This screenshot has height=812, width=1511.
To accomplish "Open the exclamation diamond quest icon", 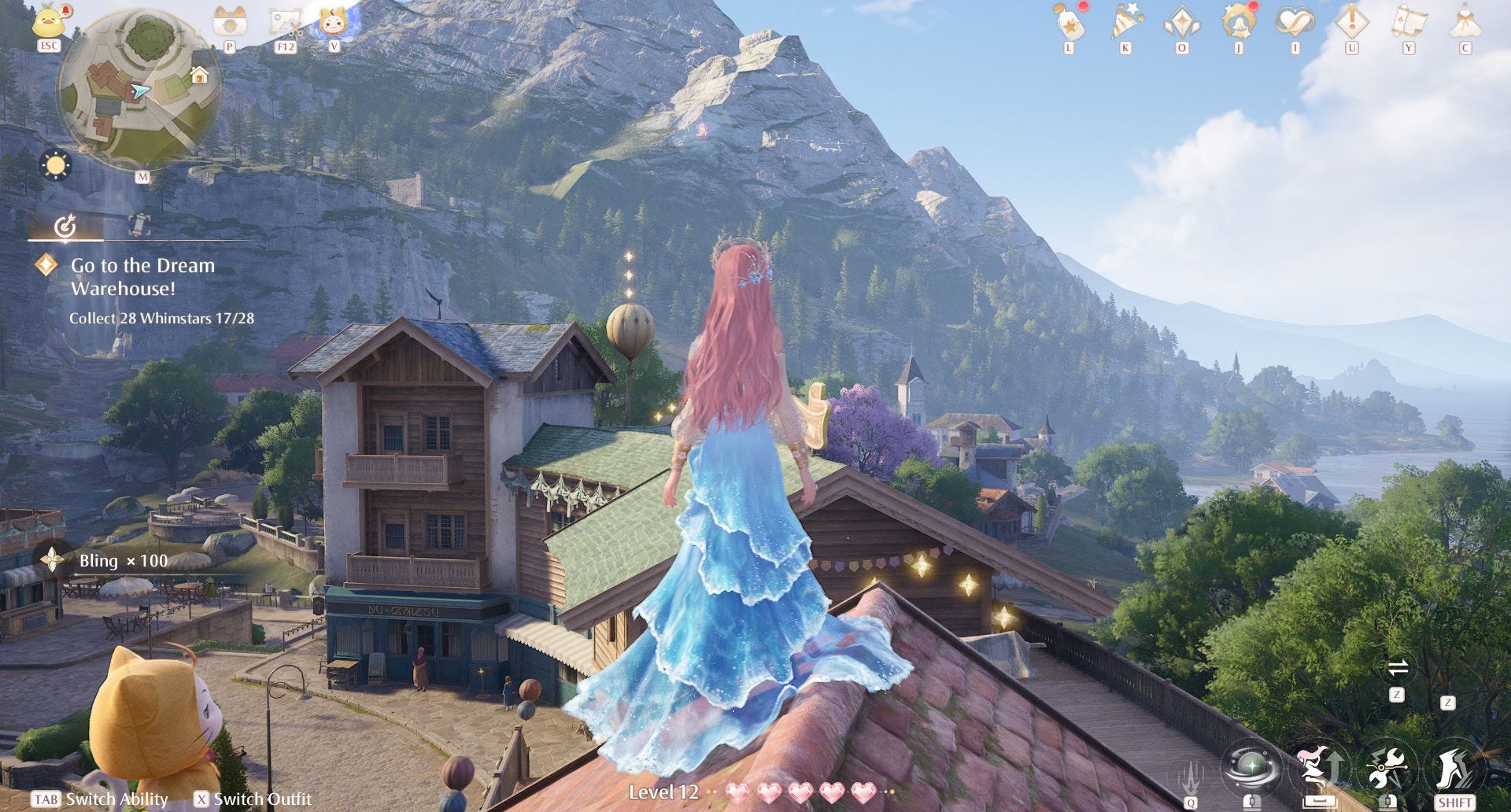I will pos(1351,22).
